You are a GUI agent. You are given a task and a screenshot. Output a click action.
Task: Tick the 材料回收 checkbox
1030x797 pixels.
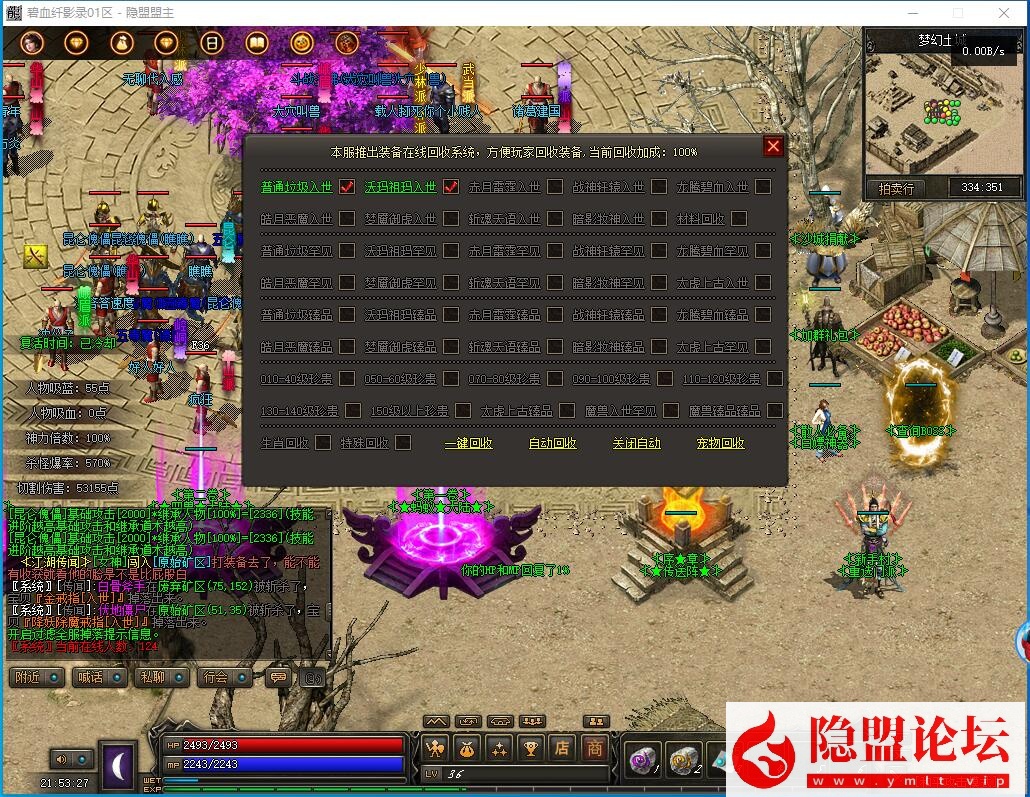(739, 219)
